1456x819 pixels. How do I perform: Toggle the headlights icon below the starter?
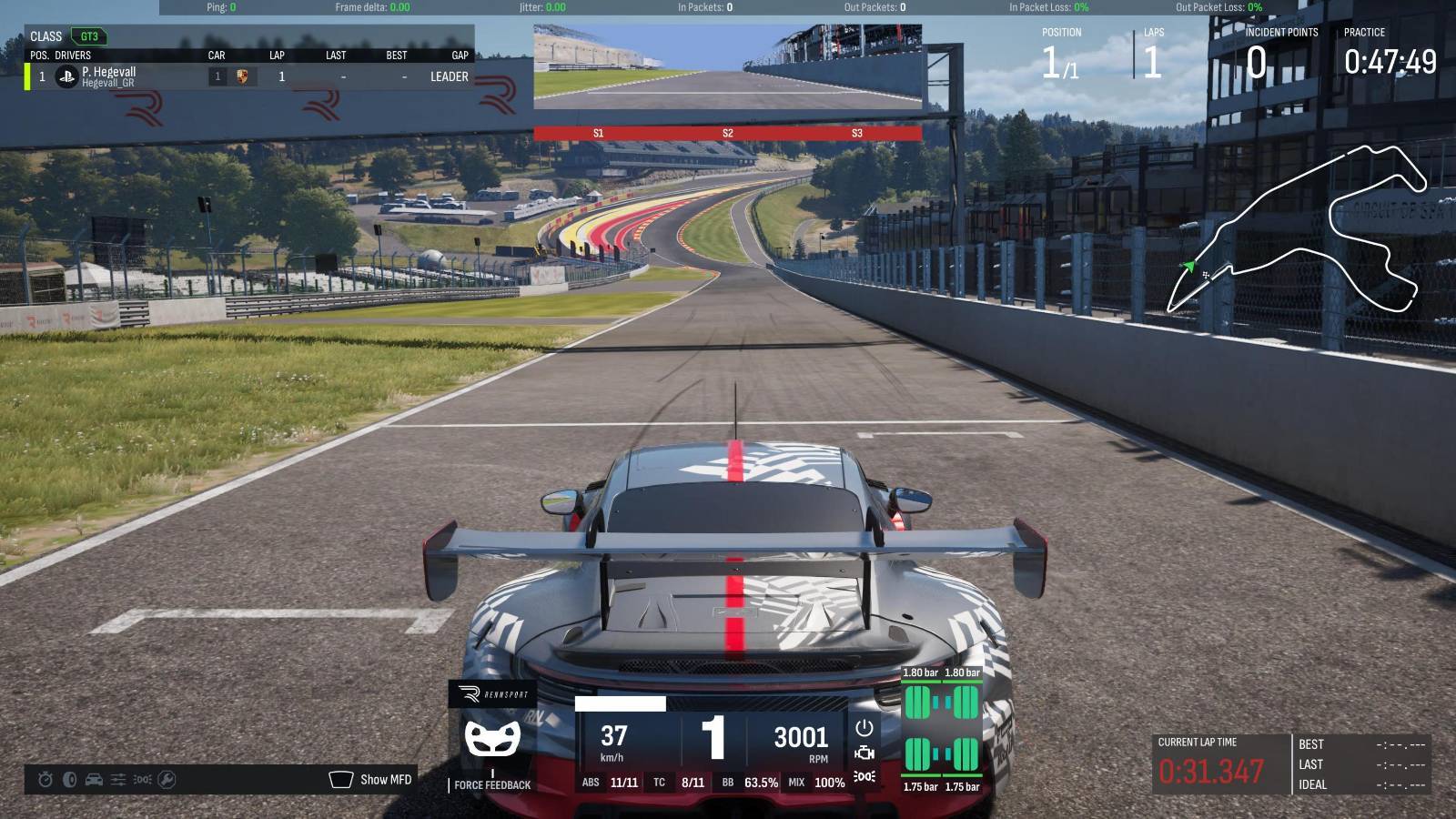point(864,775)
